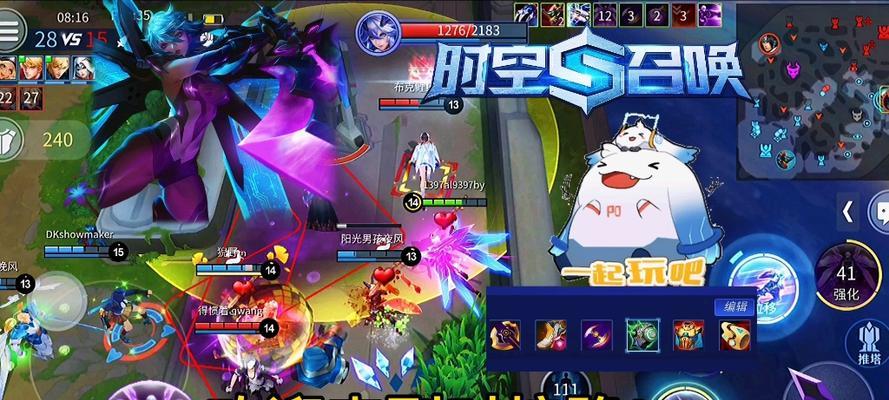Select the red and gold armor item
889x400 pixels.
(688, 335)
